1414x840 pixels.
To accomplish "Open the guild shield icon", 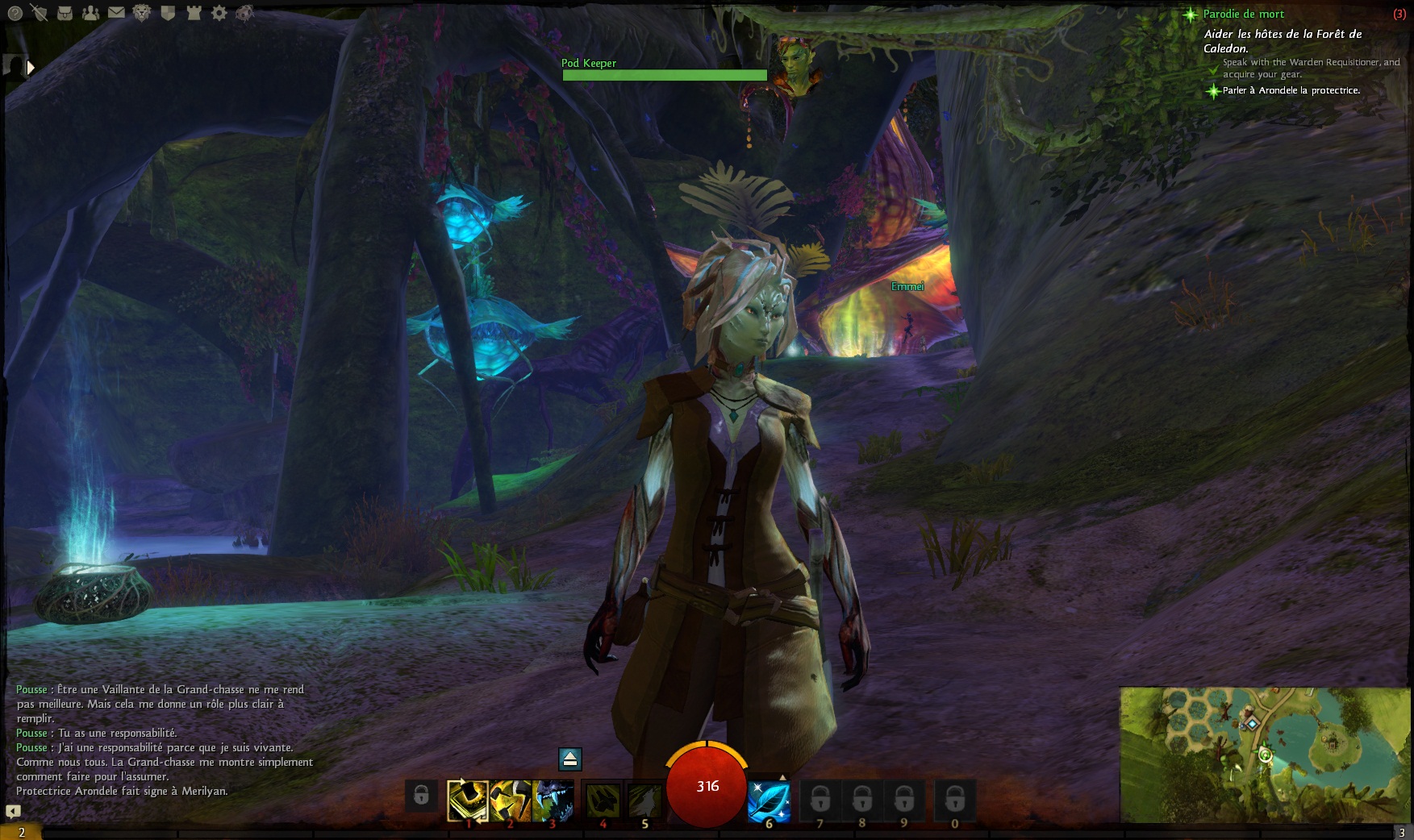I will pos(168,13).
